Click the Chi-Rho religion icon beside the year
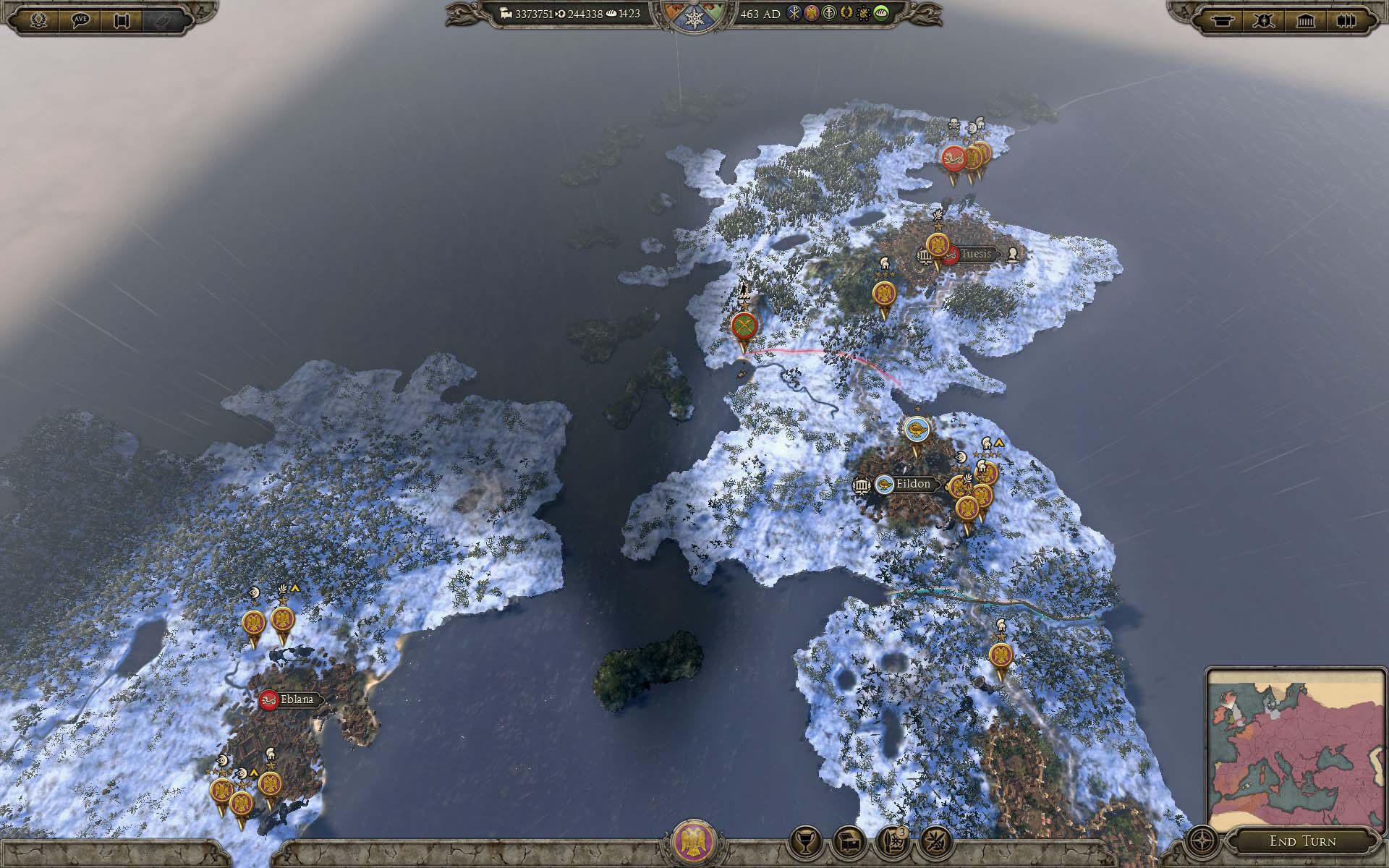Image resolution: width=1389 pixels, height=868 pixels. [794, 14]
